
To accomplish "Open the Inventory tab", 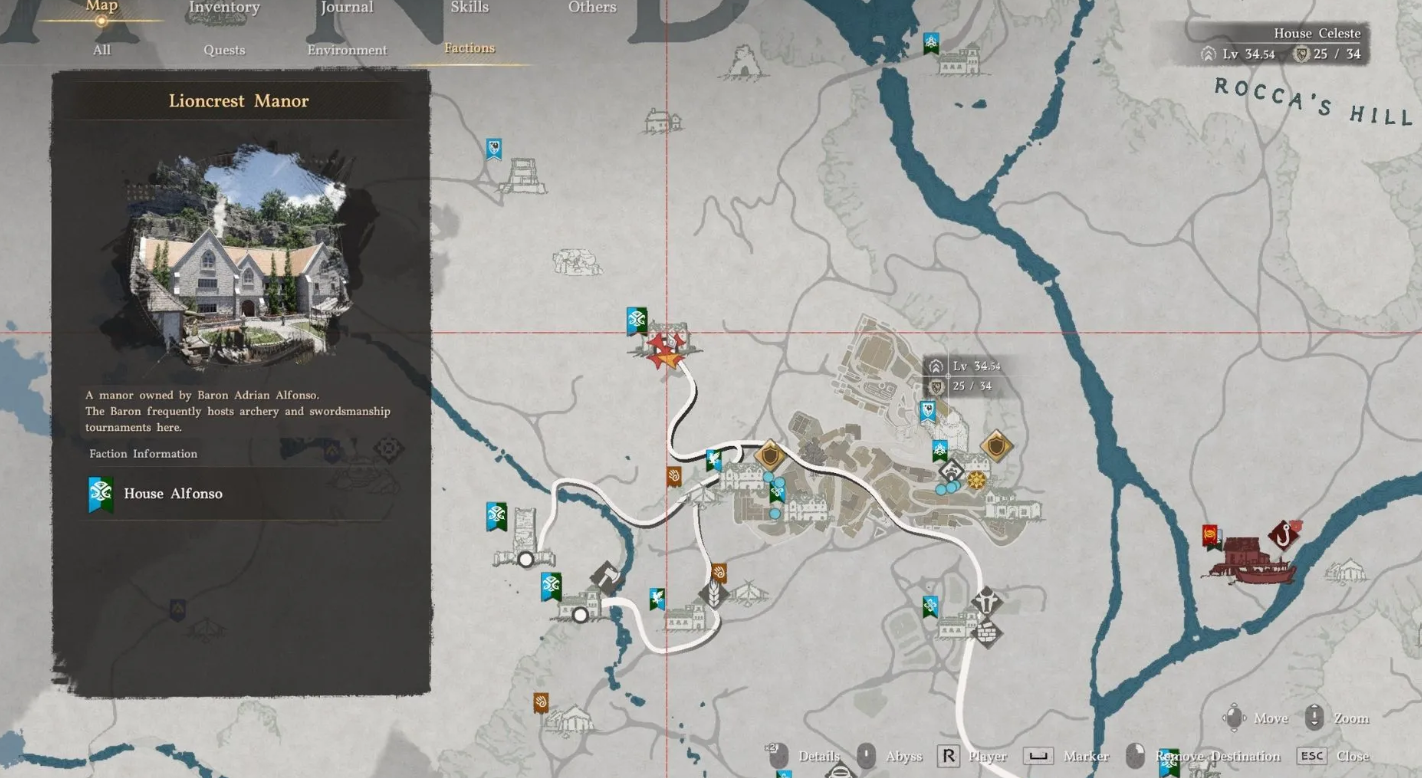I will coord(224,8).
